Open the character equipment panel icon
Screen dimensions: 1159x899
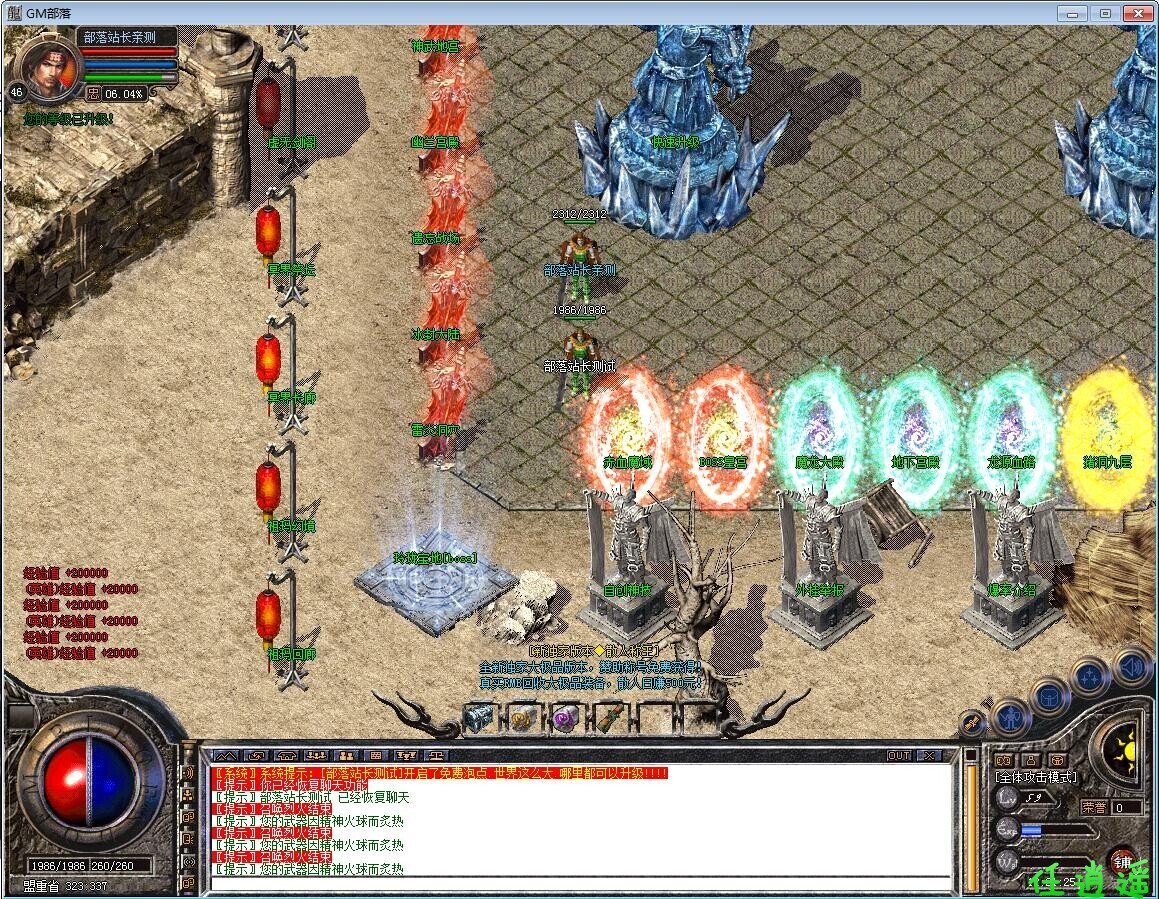pos(1009,716)
